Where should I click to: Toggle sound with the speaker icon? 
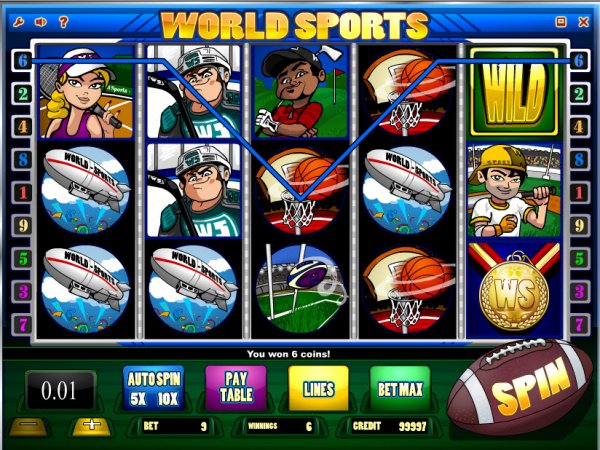(41, 20)
